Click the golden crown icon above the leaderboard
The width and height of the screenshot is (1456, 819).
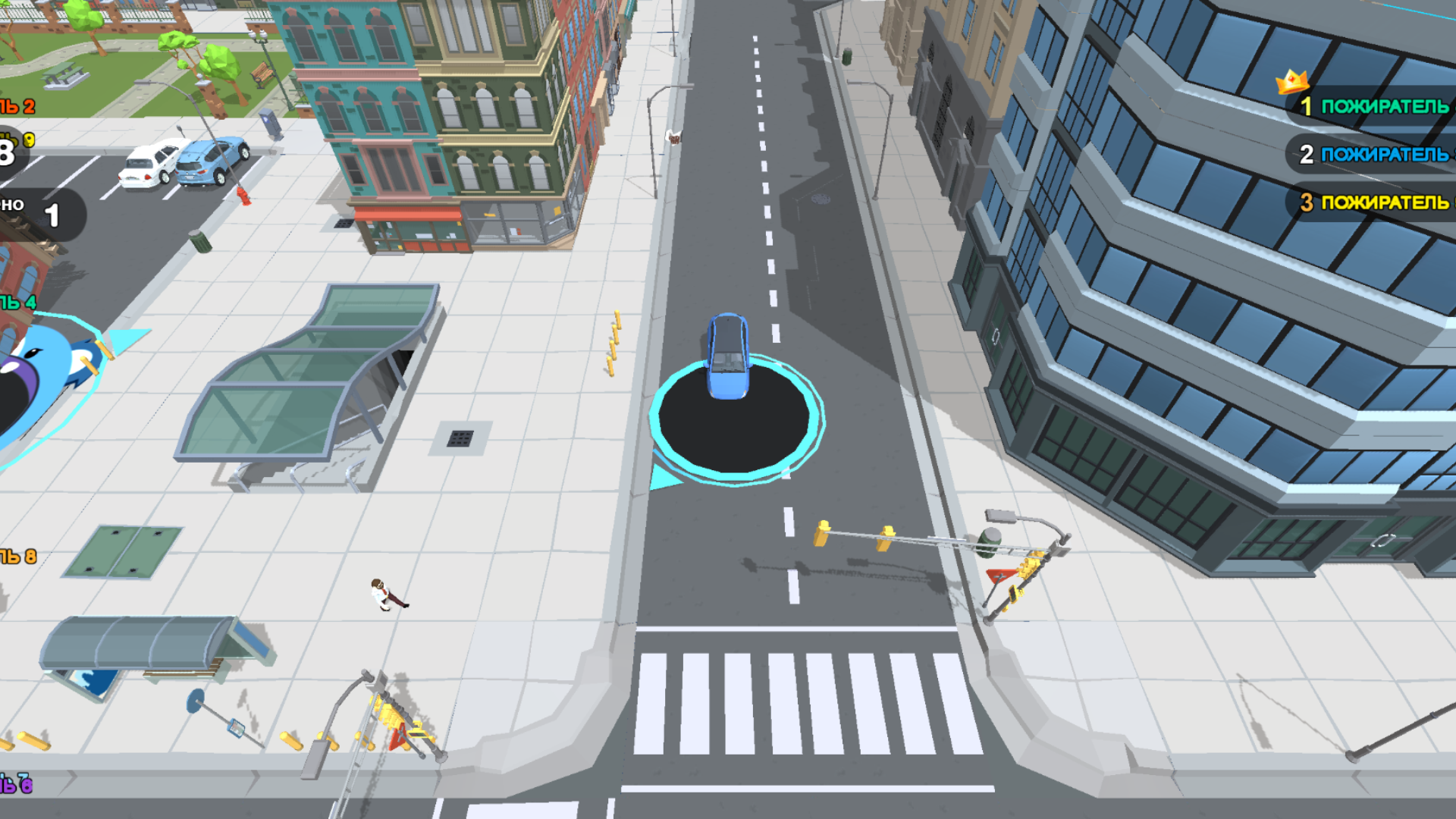point(1291,80)
